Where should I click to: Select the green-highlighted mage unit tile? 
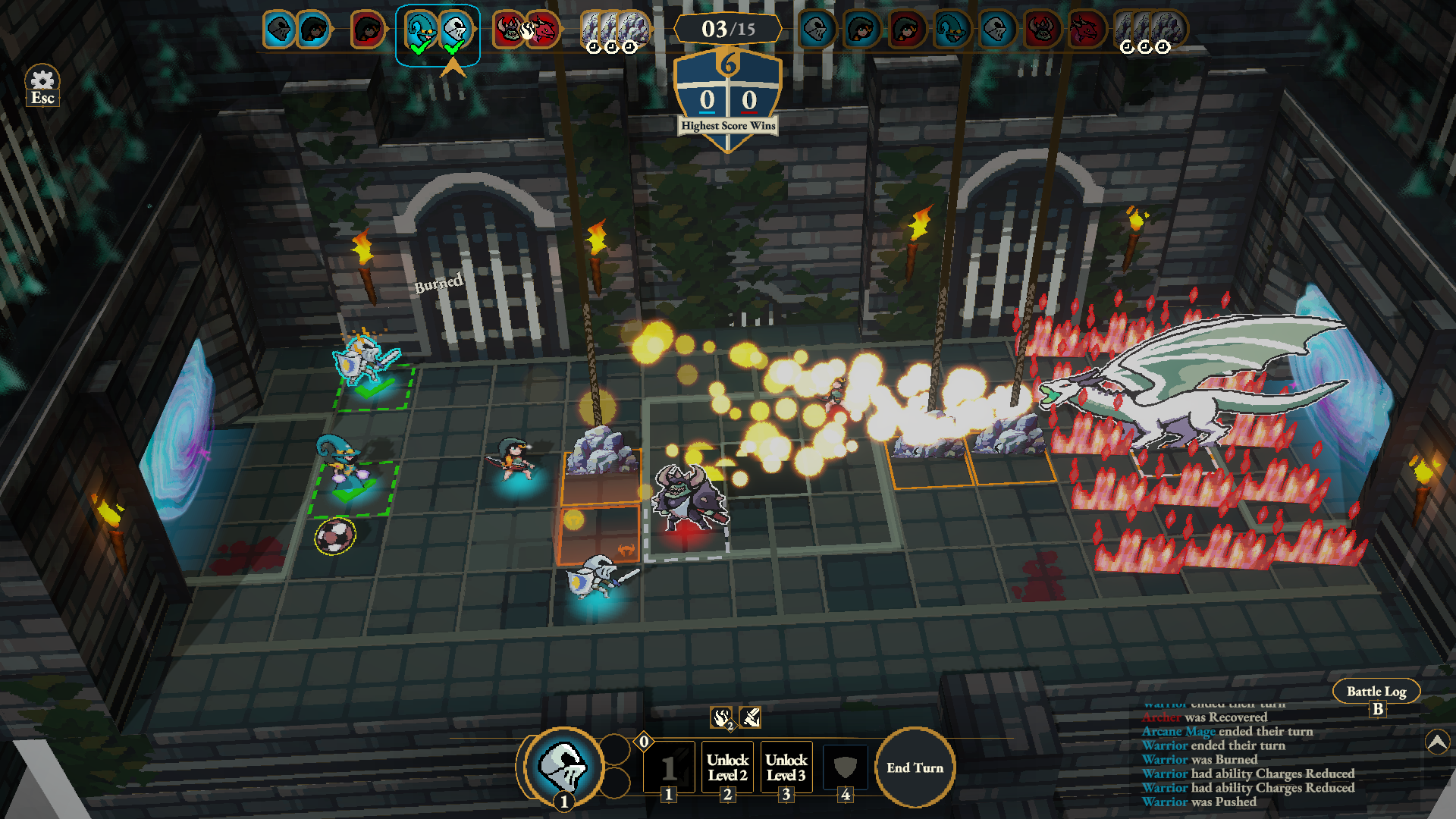coord(353,489)
